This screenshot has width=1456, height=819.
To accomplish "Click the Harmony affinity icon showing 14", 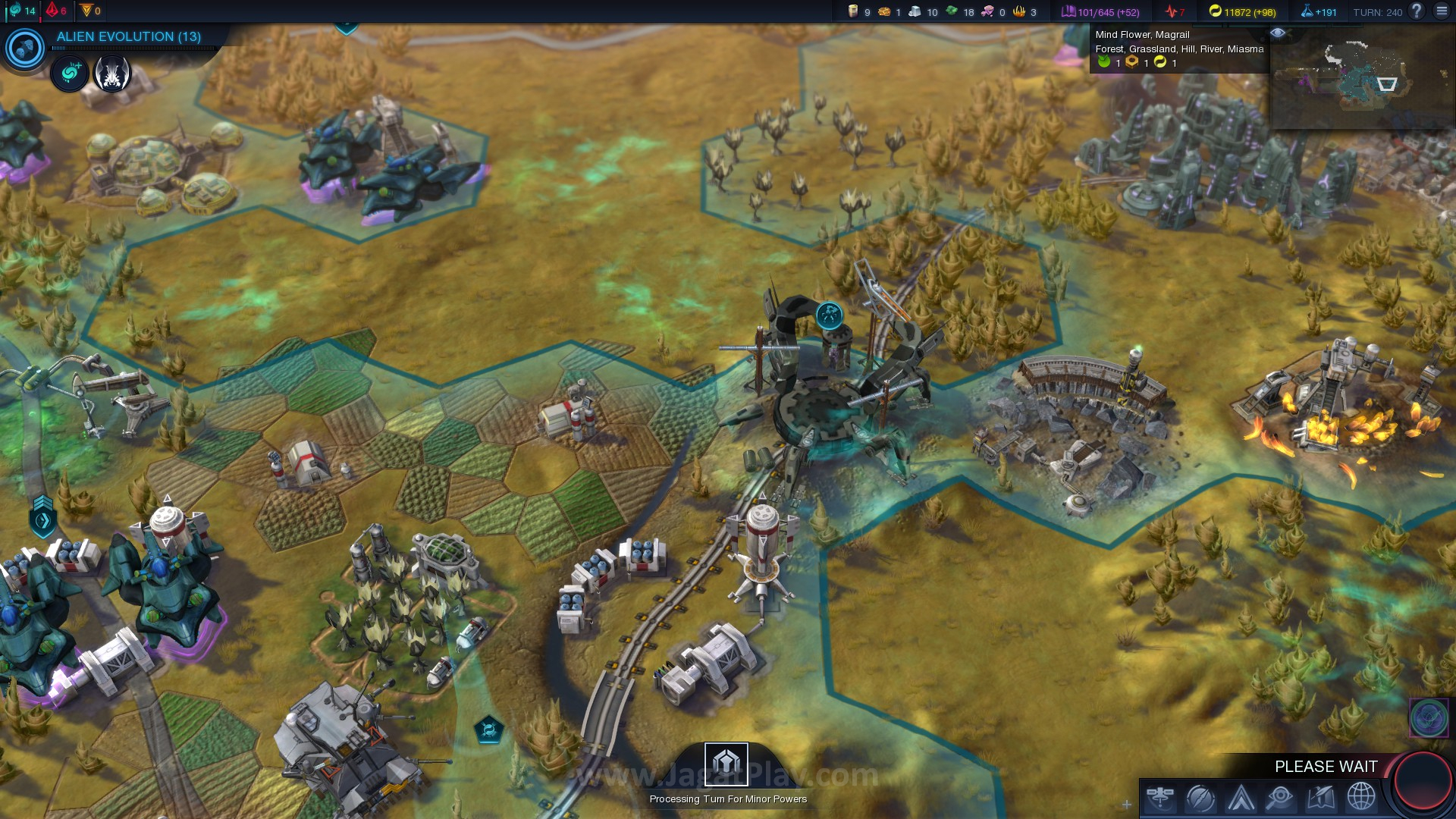I will click(x=17, y=11).
